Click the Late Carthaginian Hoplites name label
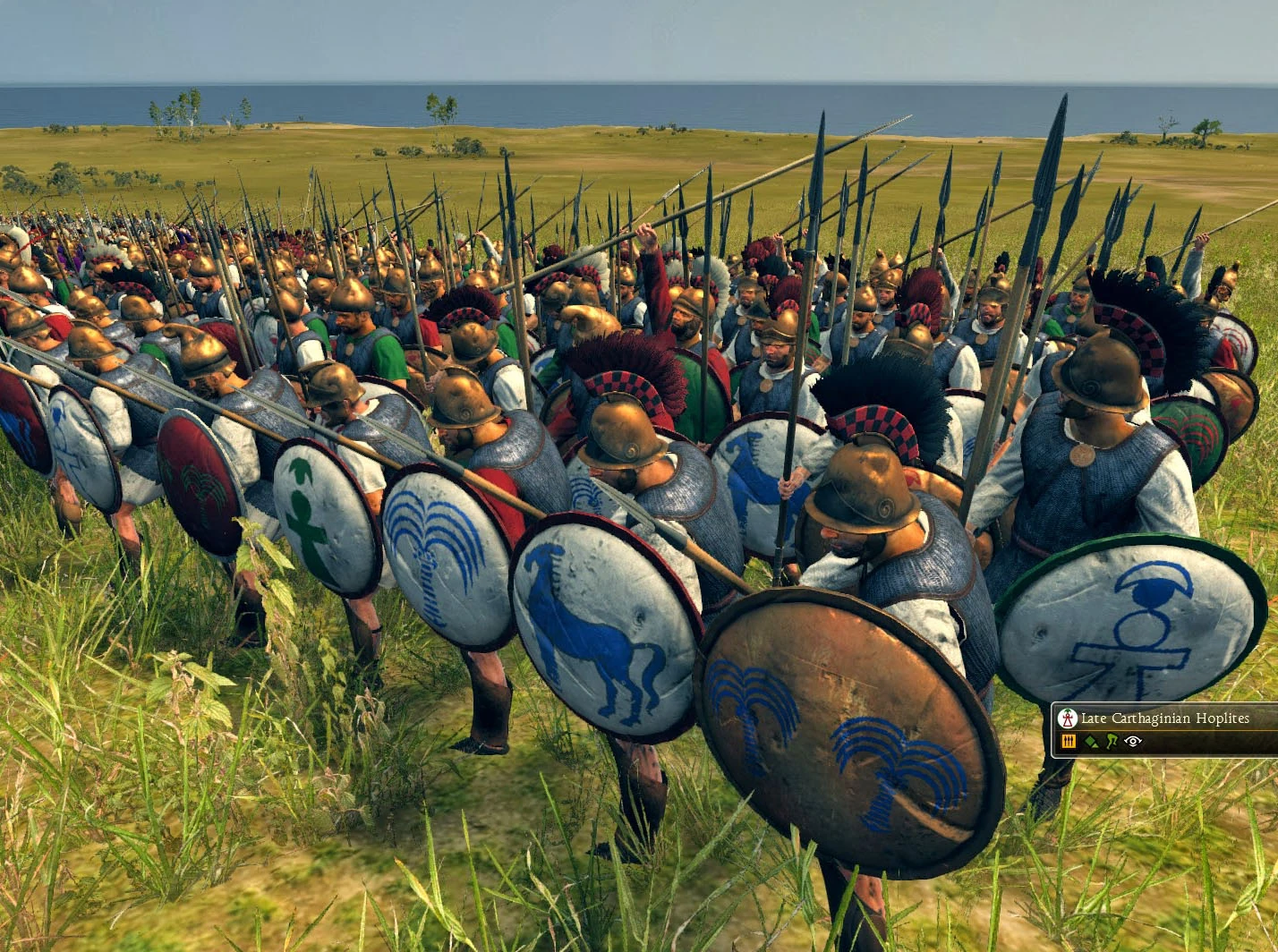1278x952 pixels. tap(1163, 718)
